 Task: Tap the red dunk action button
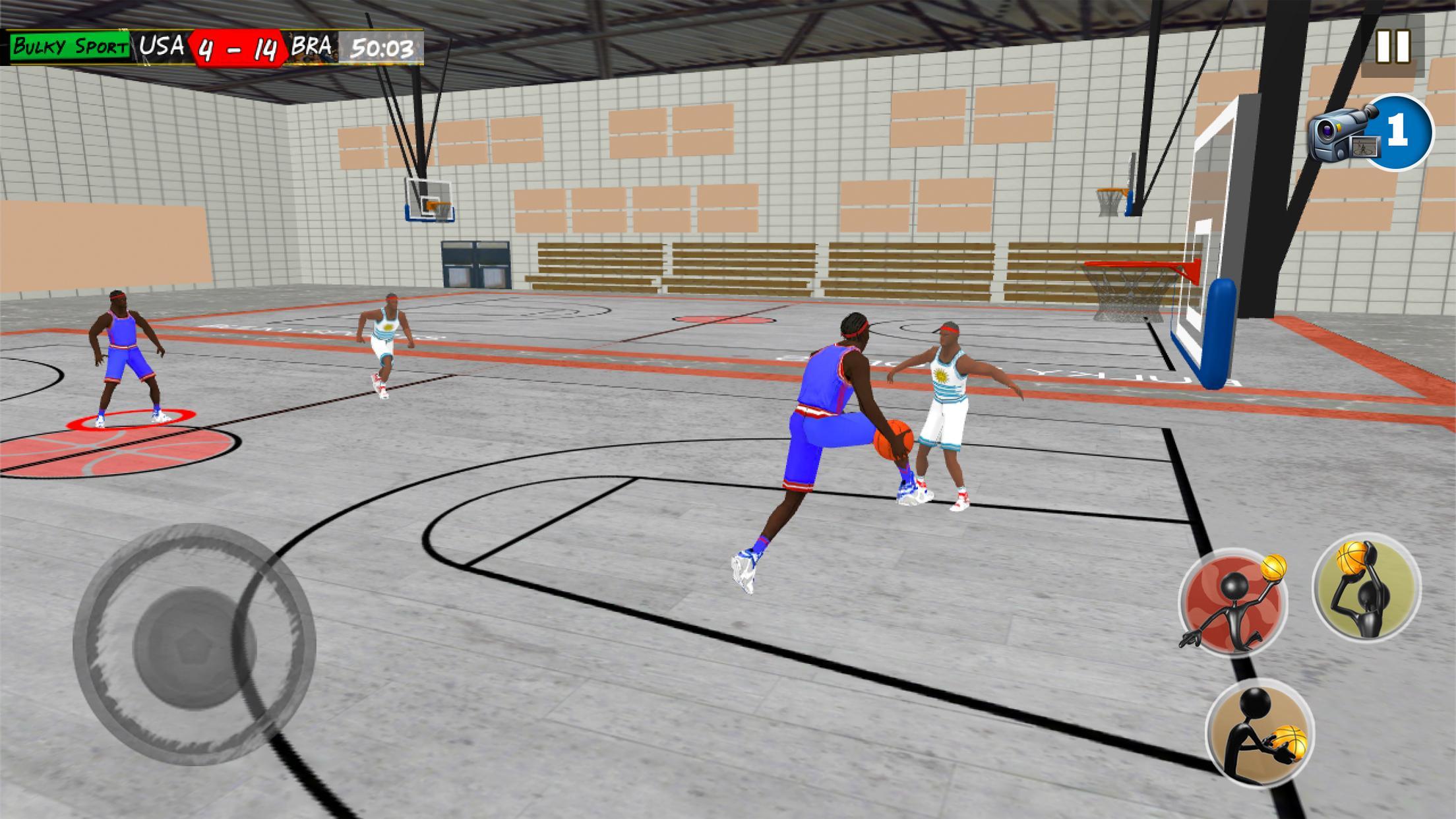[x=1232, y=603]
